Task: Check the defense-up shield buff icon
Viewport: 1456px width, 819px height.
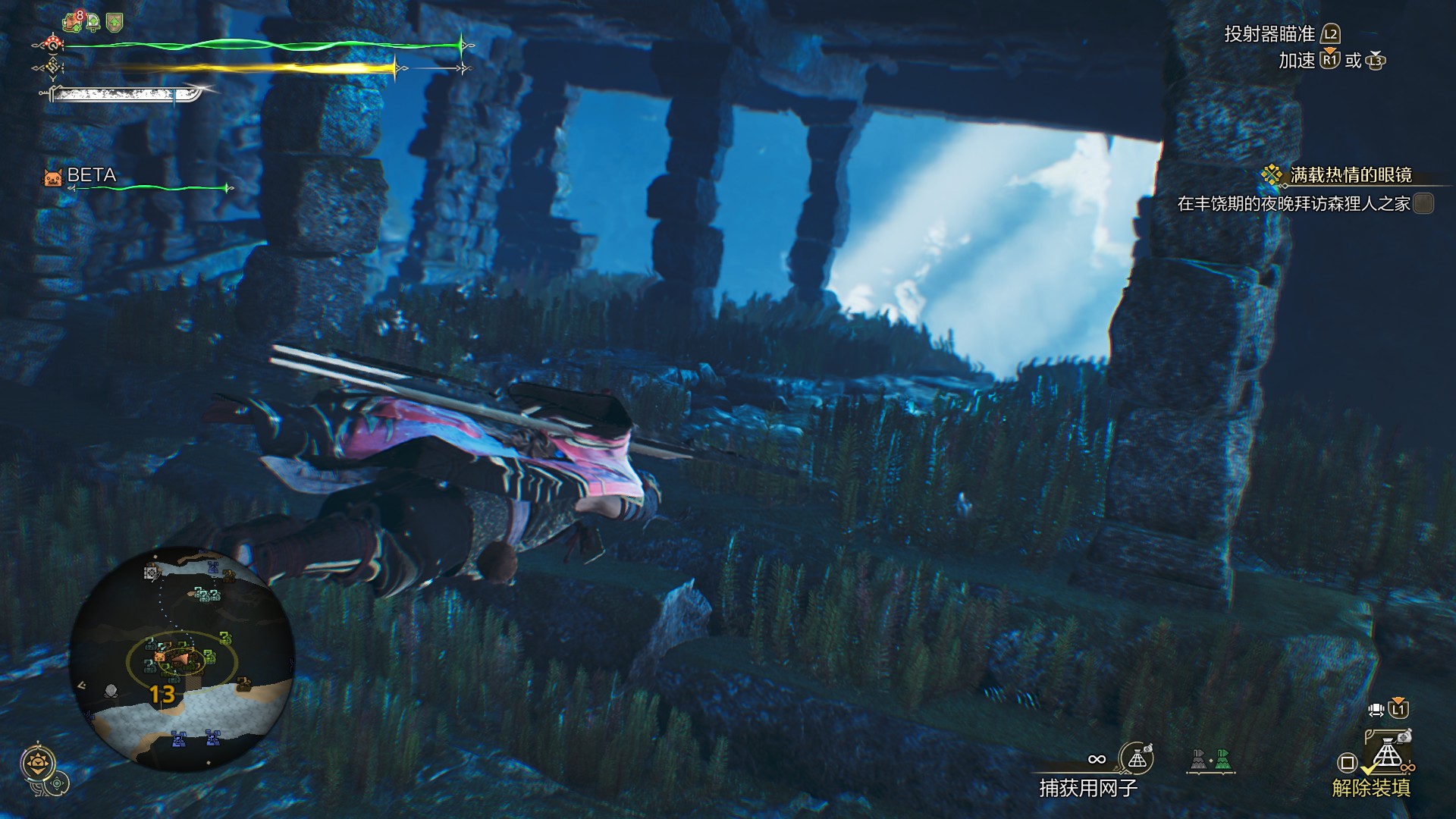Action: (x=115, y=23)
